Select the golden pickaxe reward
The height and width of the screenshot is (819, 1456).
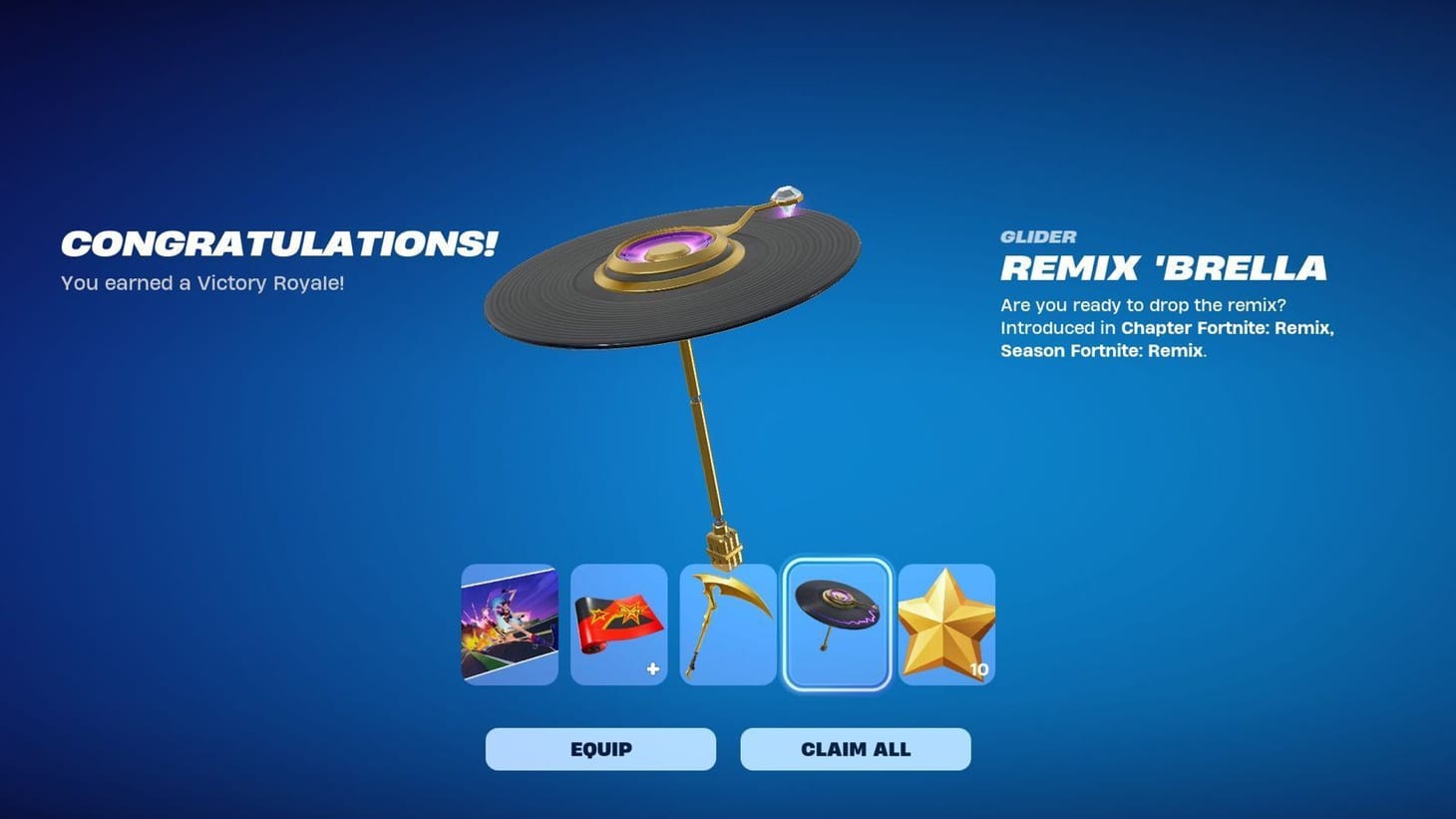727,623
